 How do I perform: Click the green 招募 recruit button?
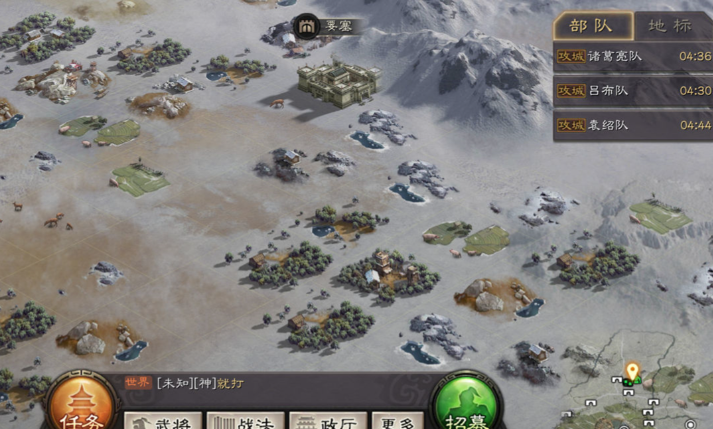(x=466, y=405)
